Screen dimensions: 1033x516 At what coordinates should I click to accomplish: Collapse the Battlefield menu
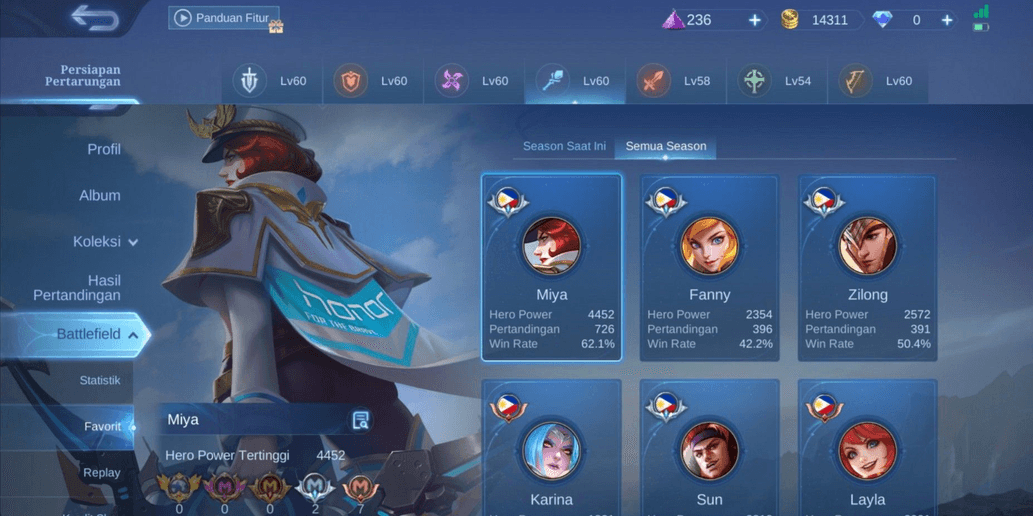[x=96, y=334]
